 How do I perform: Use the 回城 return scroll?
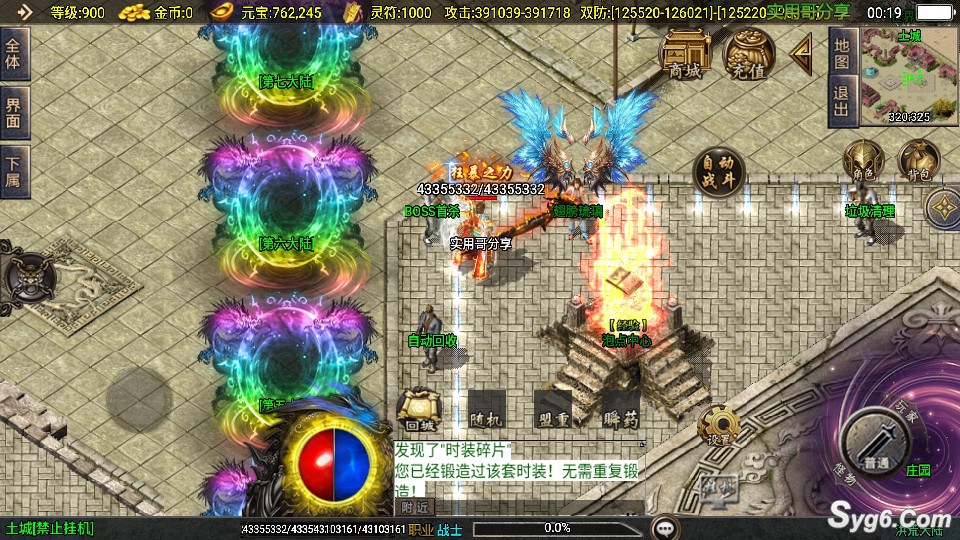[419, 412]
